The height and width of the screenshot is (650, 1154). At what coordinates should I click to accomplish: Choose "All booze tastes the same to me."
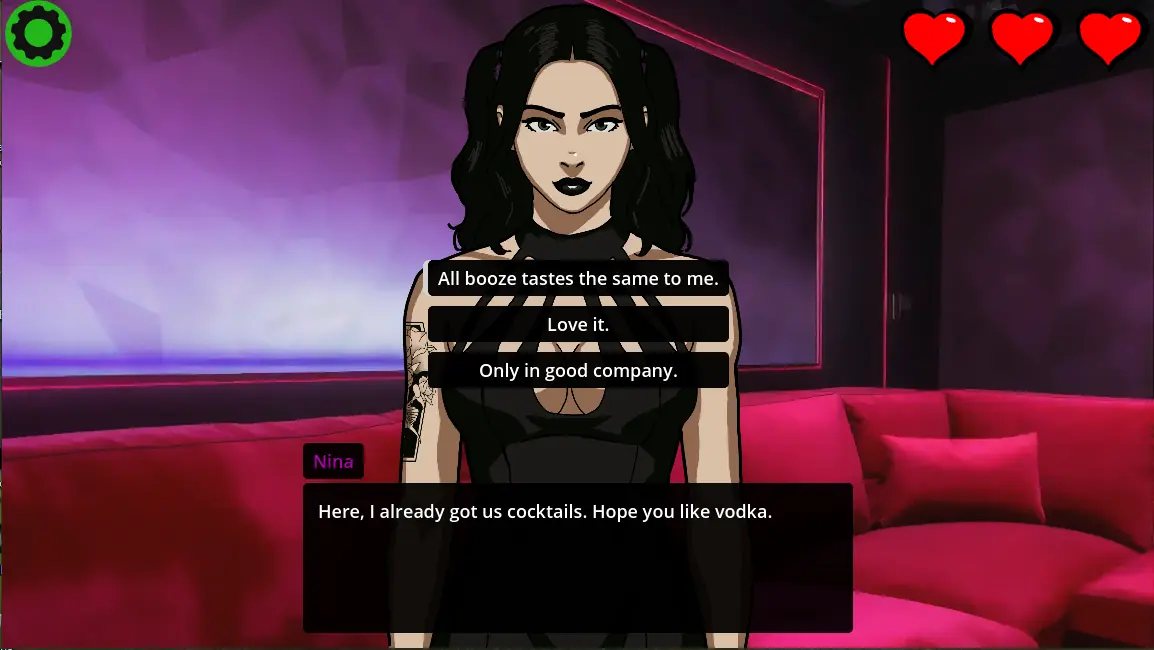[578, 279]
